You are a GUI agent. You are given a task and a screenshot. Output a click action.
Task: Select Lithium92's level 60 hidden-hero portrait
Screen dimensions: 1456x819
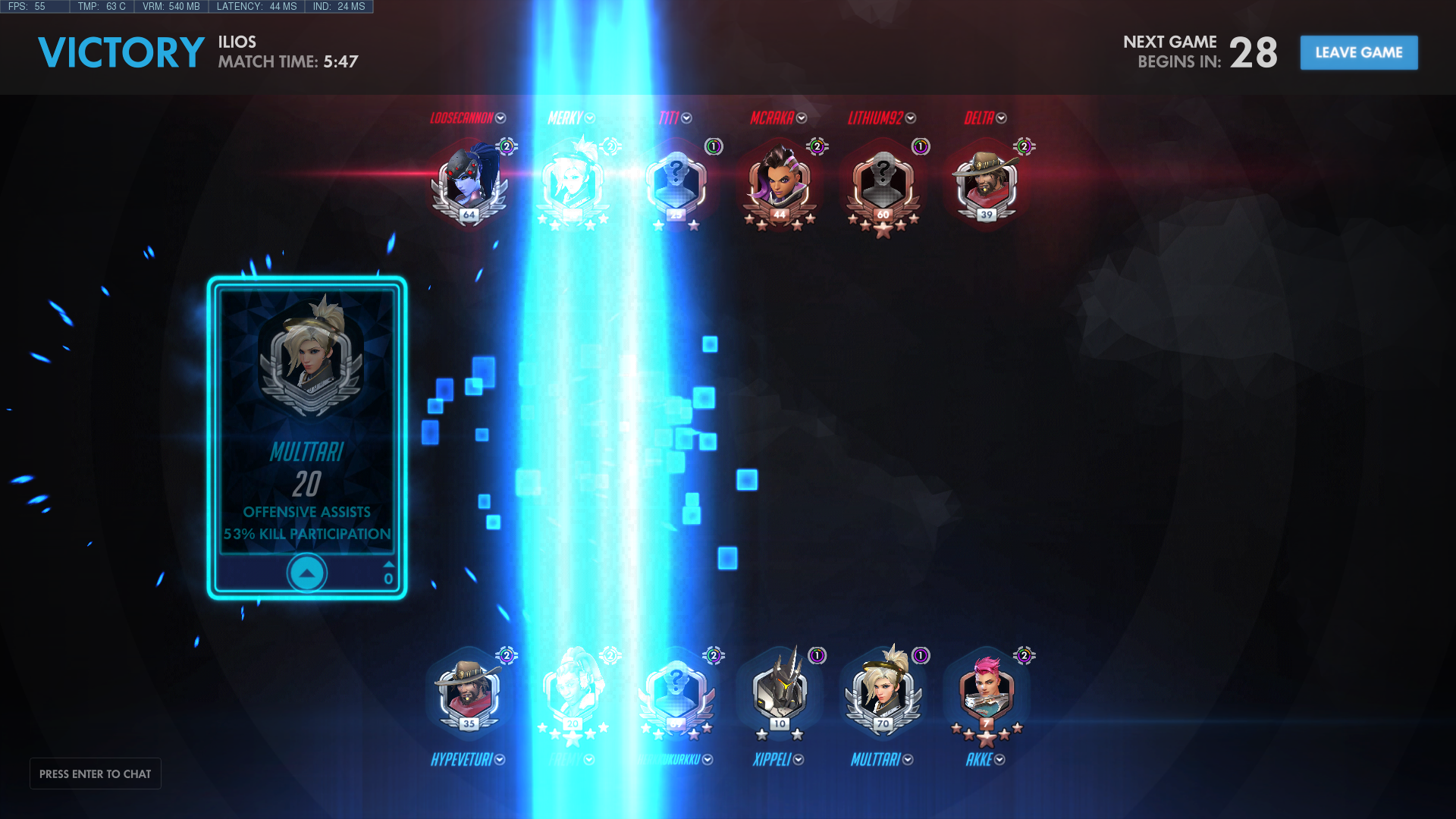(x=883, y=182)
